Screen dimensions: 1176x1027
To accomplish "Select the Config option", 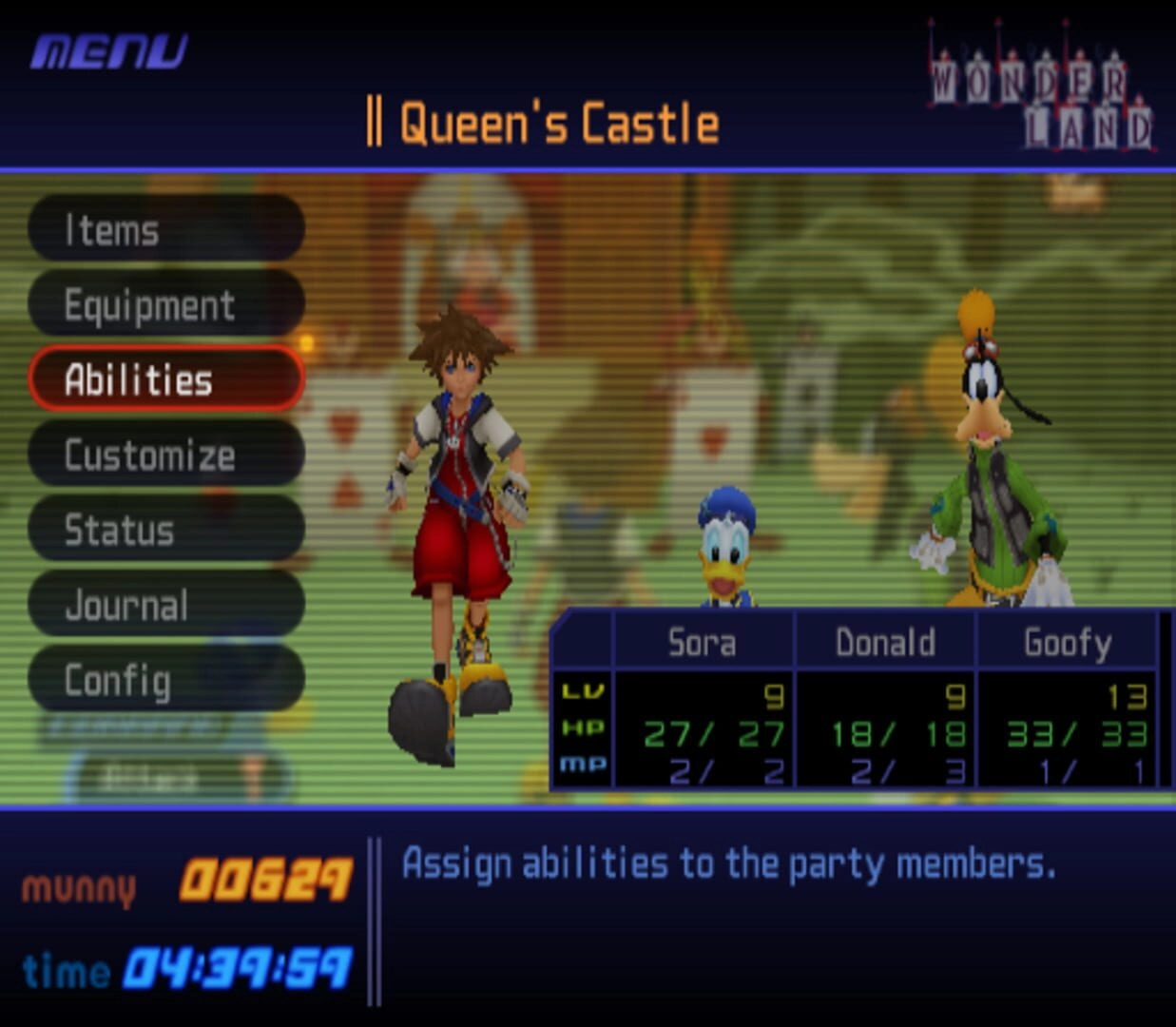I will 166,680.
